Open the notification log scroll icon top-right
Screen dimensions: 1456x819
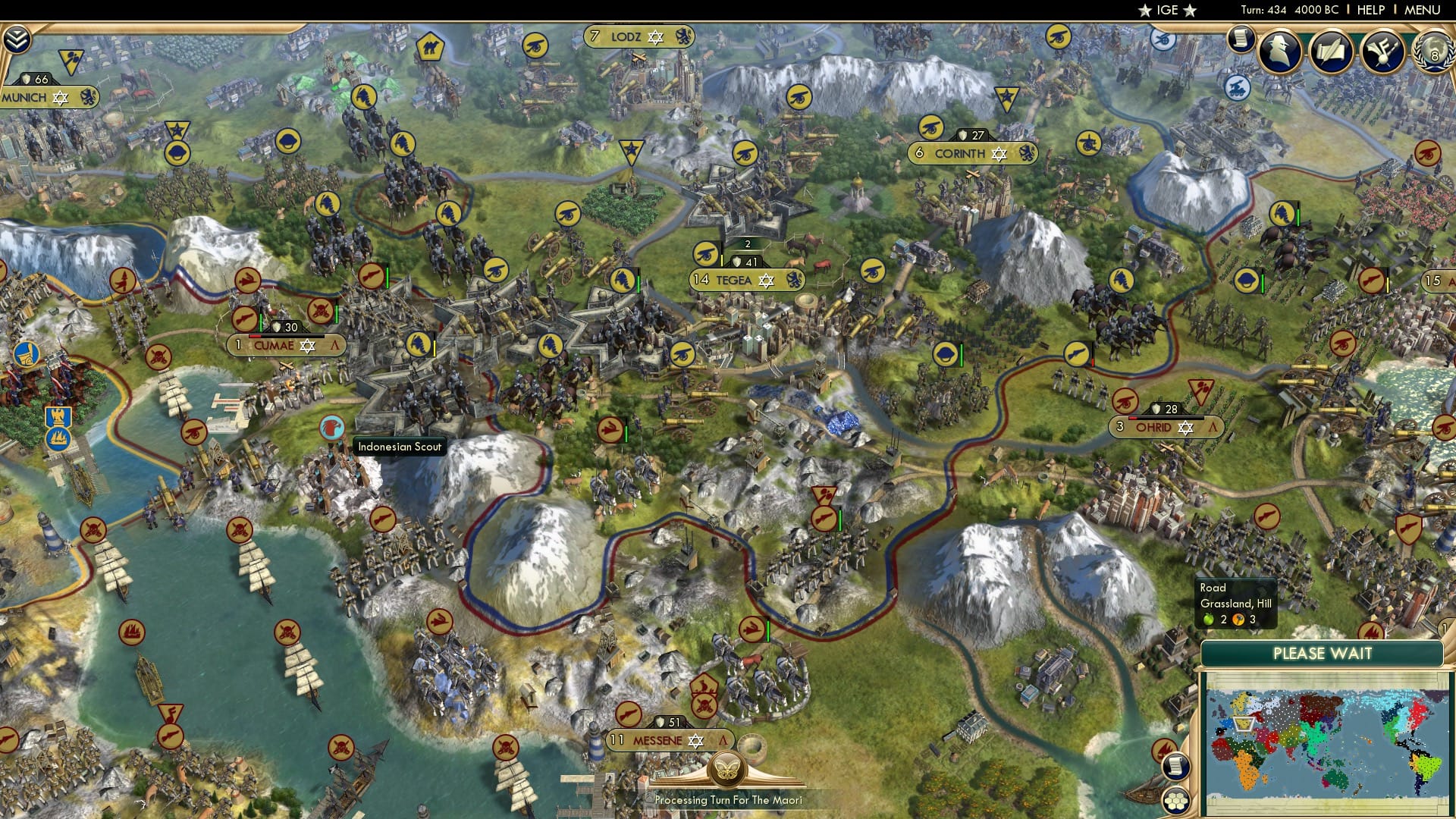coord(1241,38)
